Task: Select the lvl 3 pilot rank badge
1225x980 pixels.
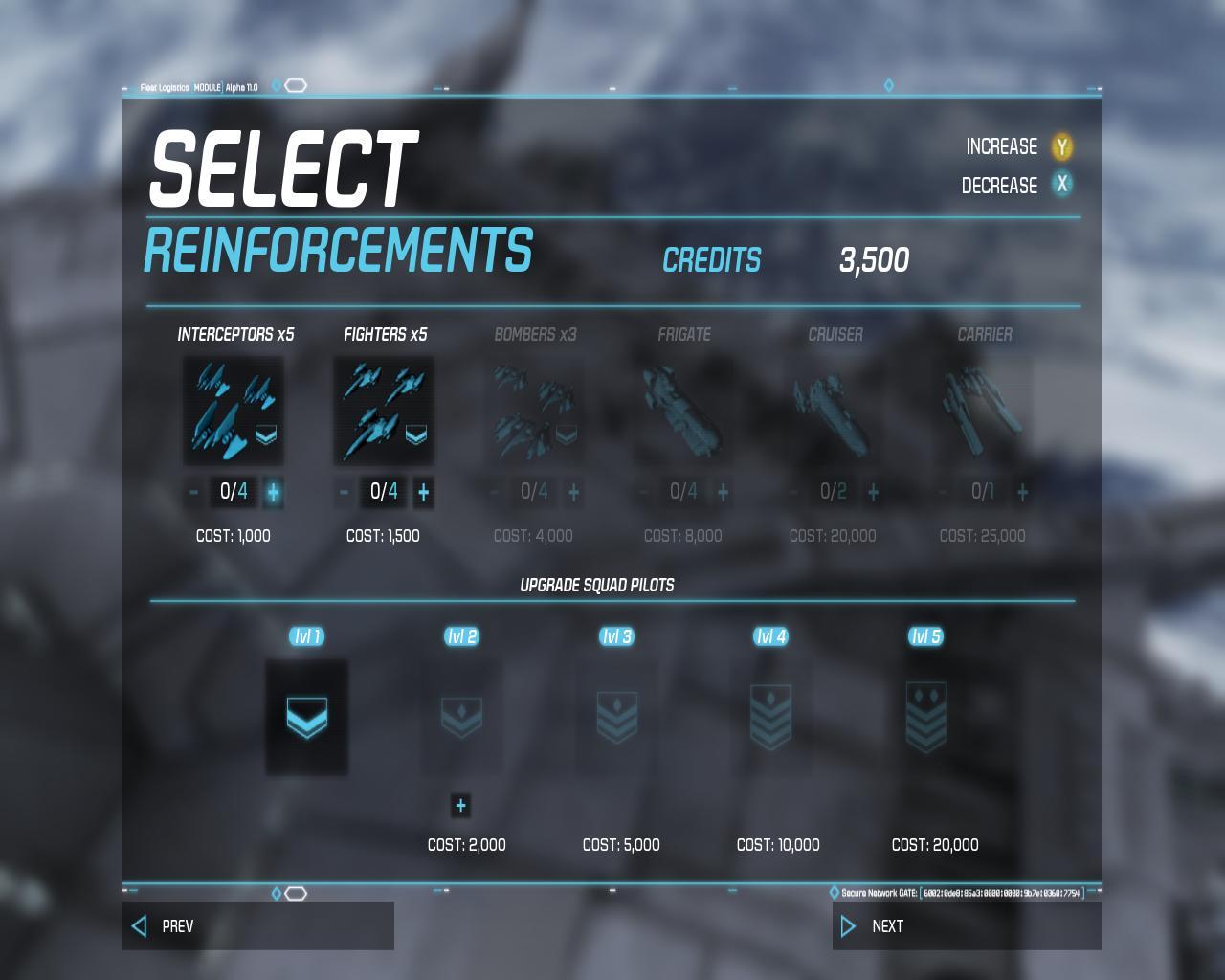Action: click(x=616, y=717)
